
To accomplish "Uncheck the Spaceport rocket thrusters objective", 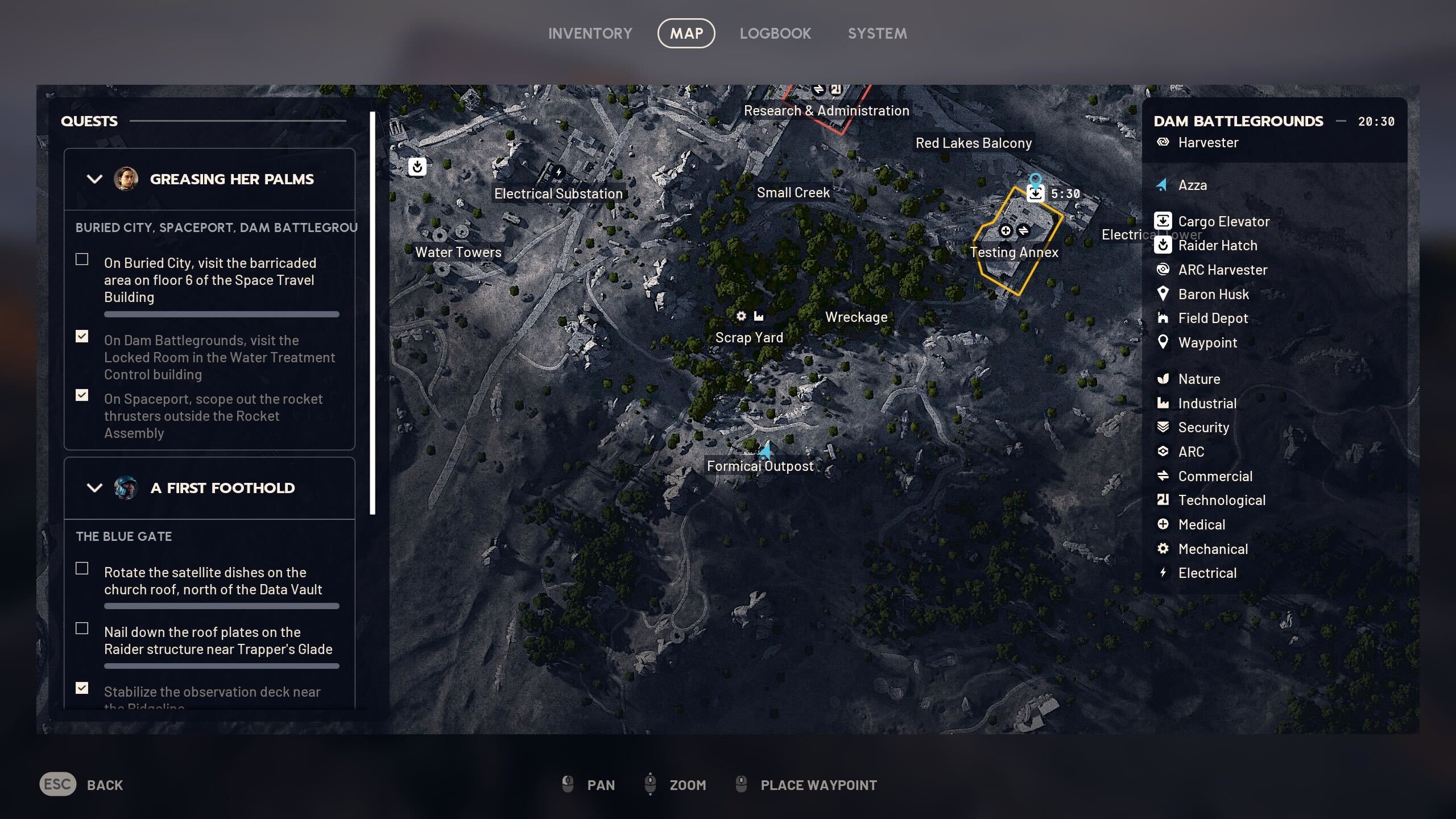I will [x=82, y=395].
